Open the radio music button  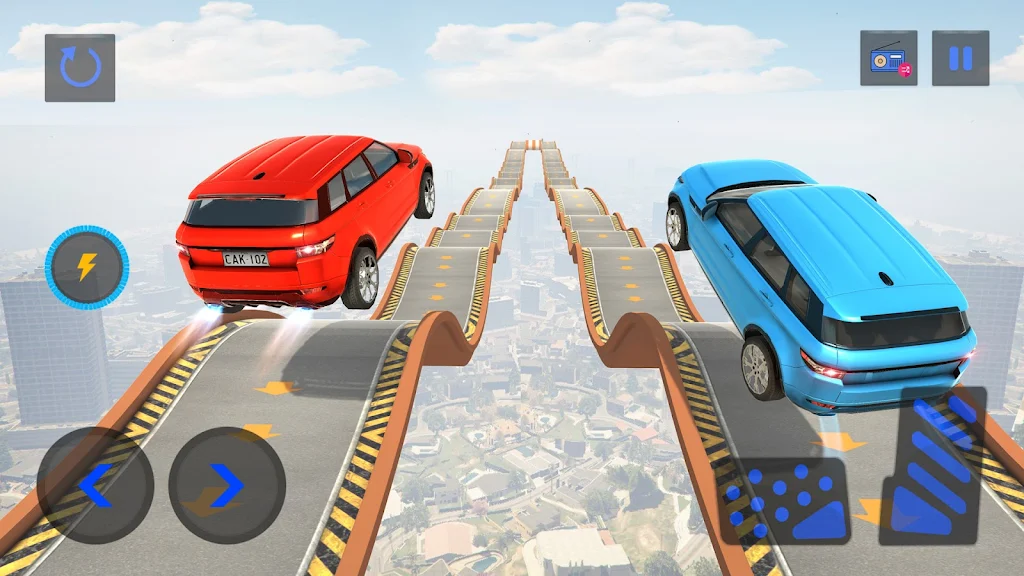(x=888, y=58)
